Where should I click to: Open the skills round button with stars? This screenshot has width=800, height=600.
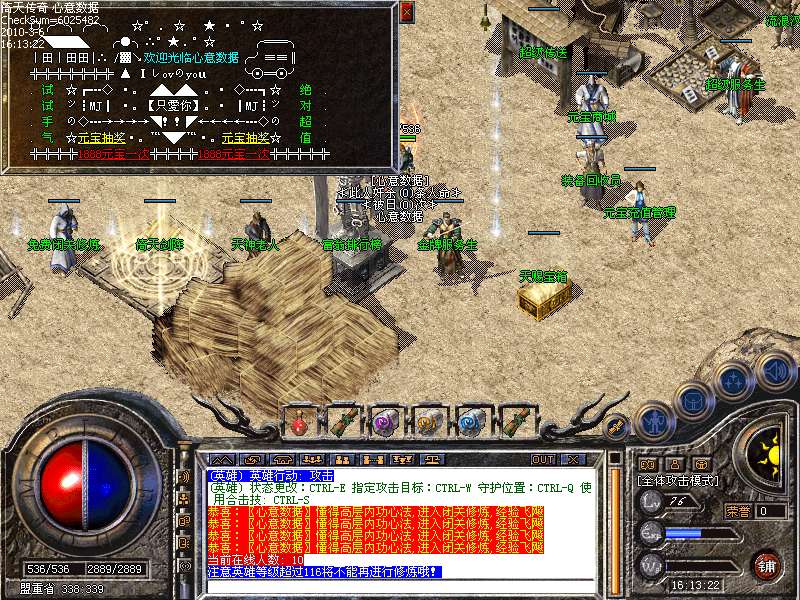[x=733, y=380]
